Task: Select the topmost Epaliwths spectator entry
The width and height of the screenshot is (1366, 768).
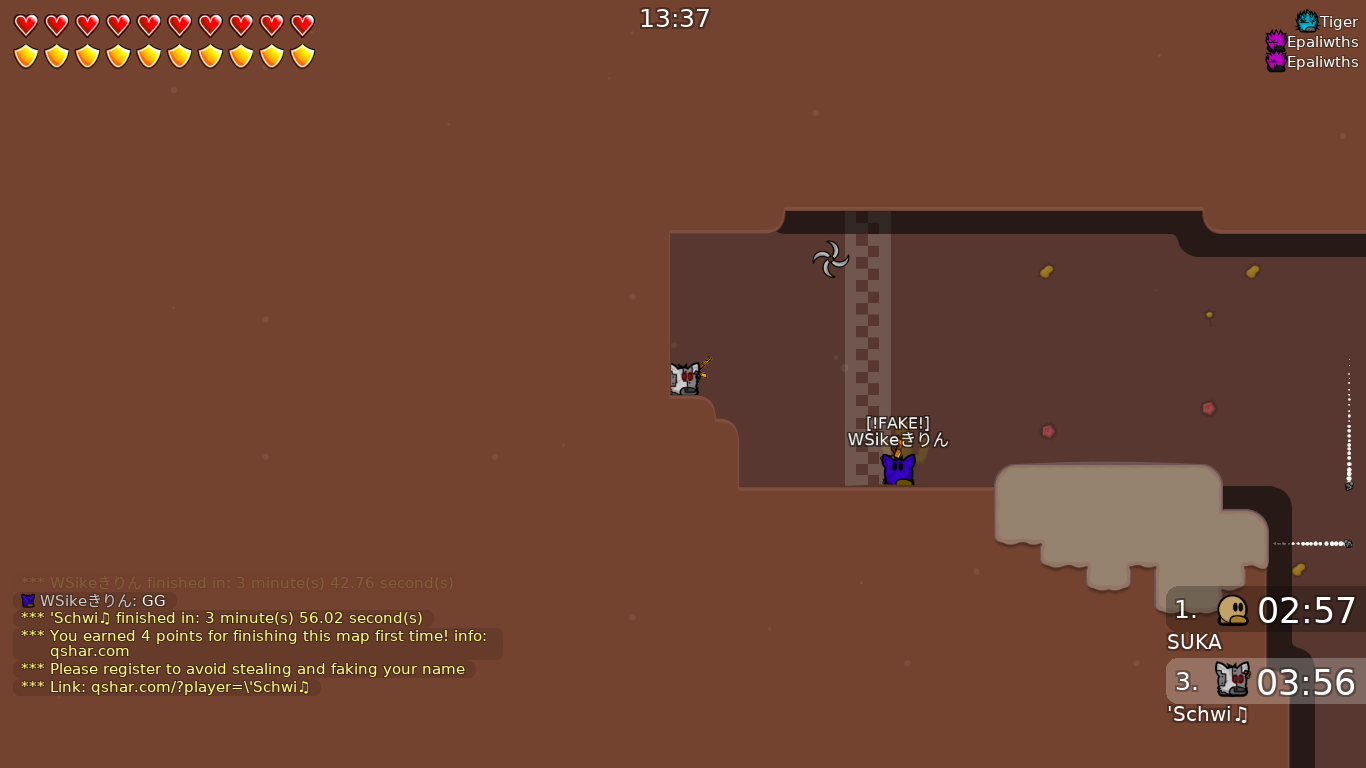Action: pos(1322,41)
